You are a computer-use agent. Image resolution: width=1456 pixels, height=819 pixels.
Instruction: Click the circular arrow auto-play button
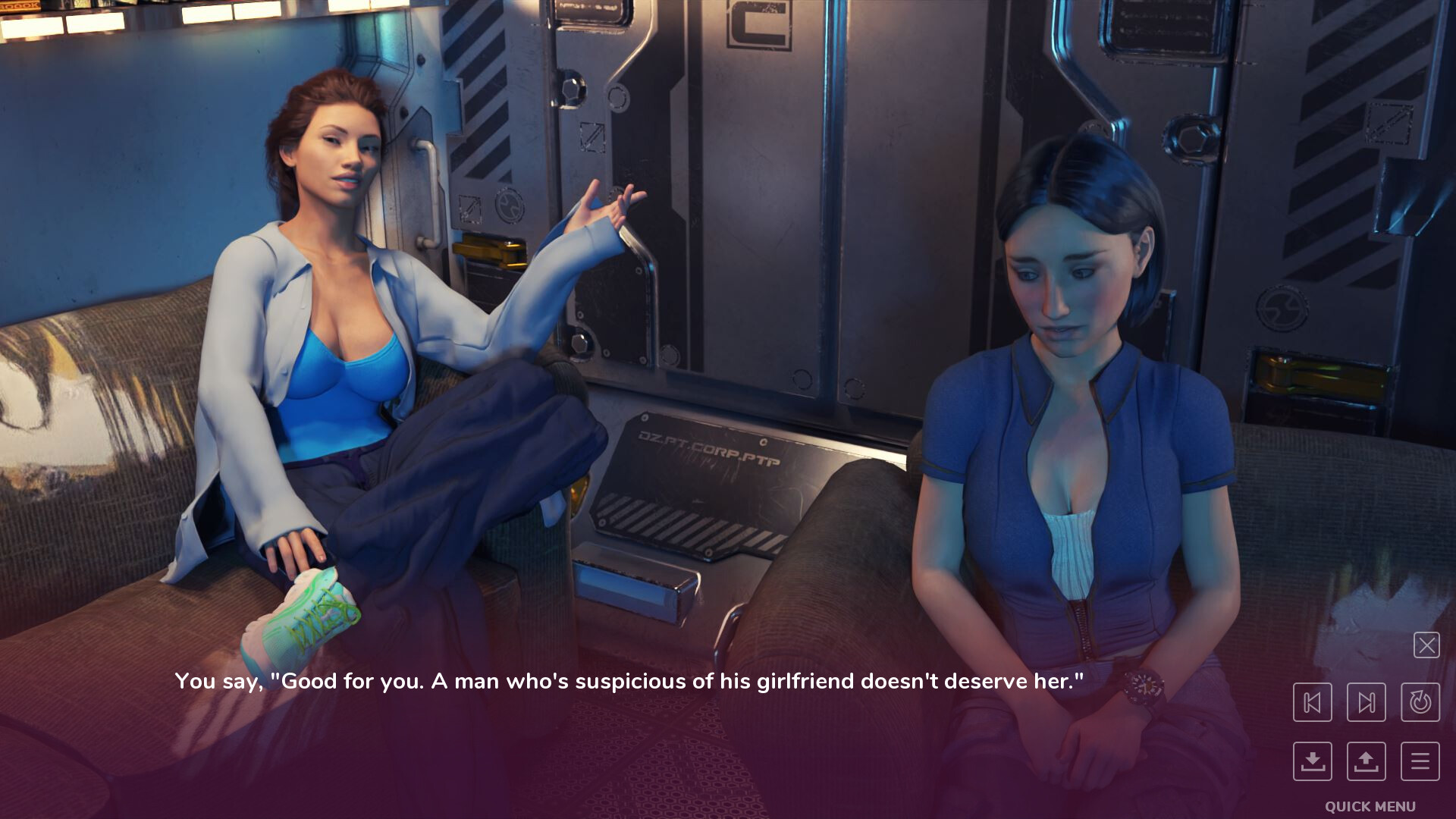1420,702
